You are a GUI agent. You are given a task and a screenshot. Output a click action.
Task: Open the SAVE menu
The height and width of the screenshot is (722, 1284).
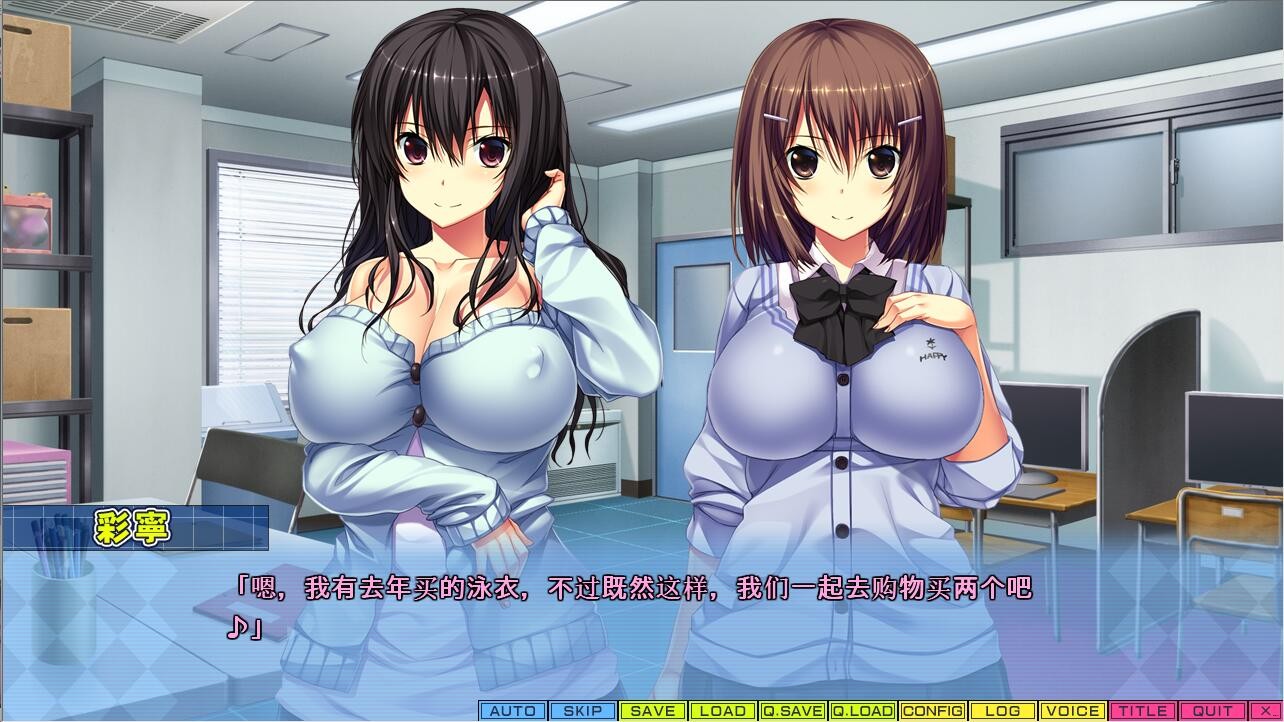coord(653,711)
